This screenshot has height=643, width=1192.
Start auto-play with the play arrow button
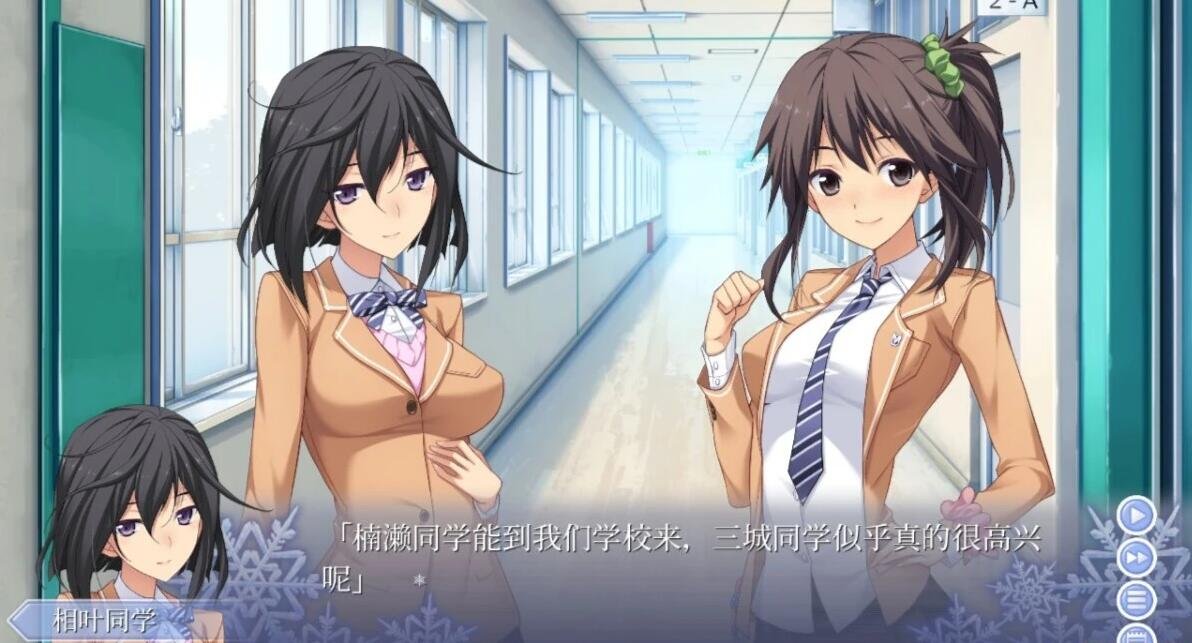(1136, 516)
